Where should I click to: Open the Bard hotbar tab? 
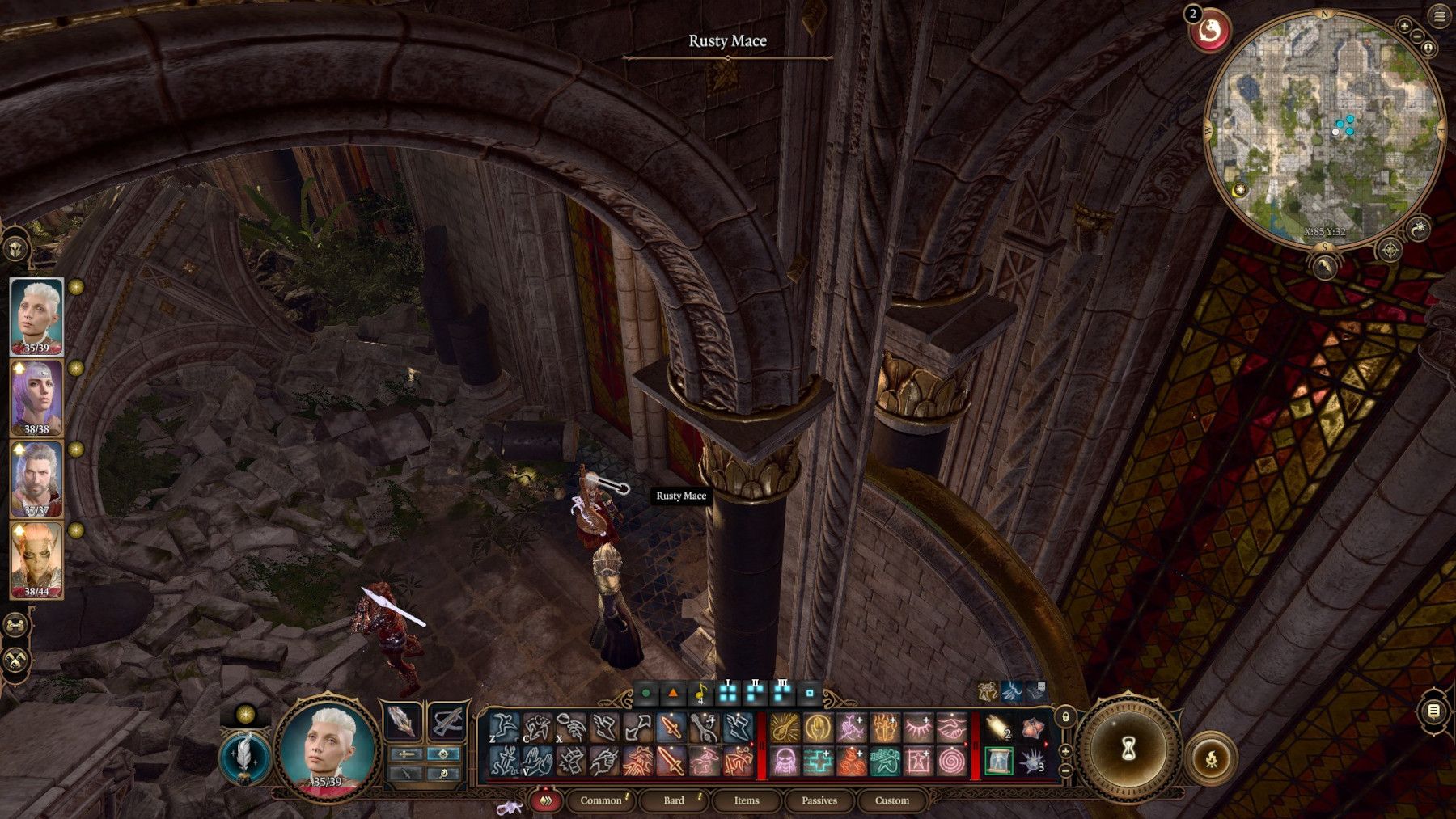click(x=674, y=800)
